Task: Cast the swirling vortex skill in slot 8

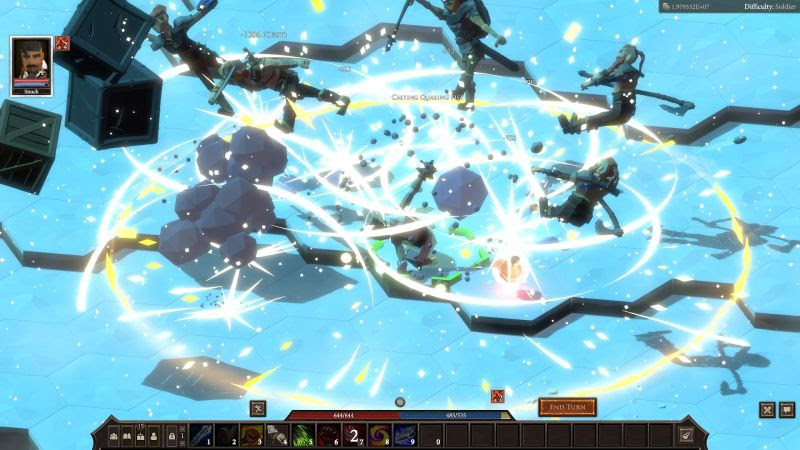Action: coord(378,435)
